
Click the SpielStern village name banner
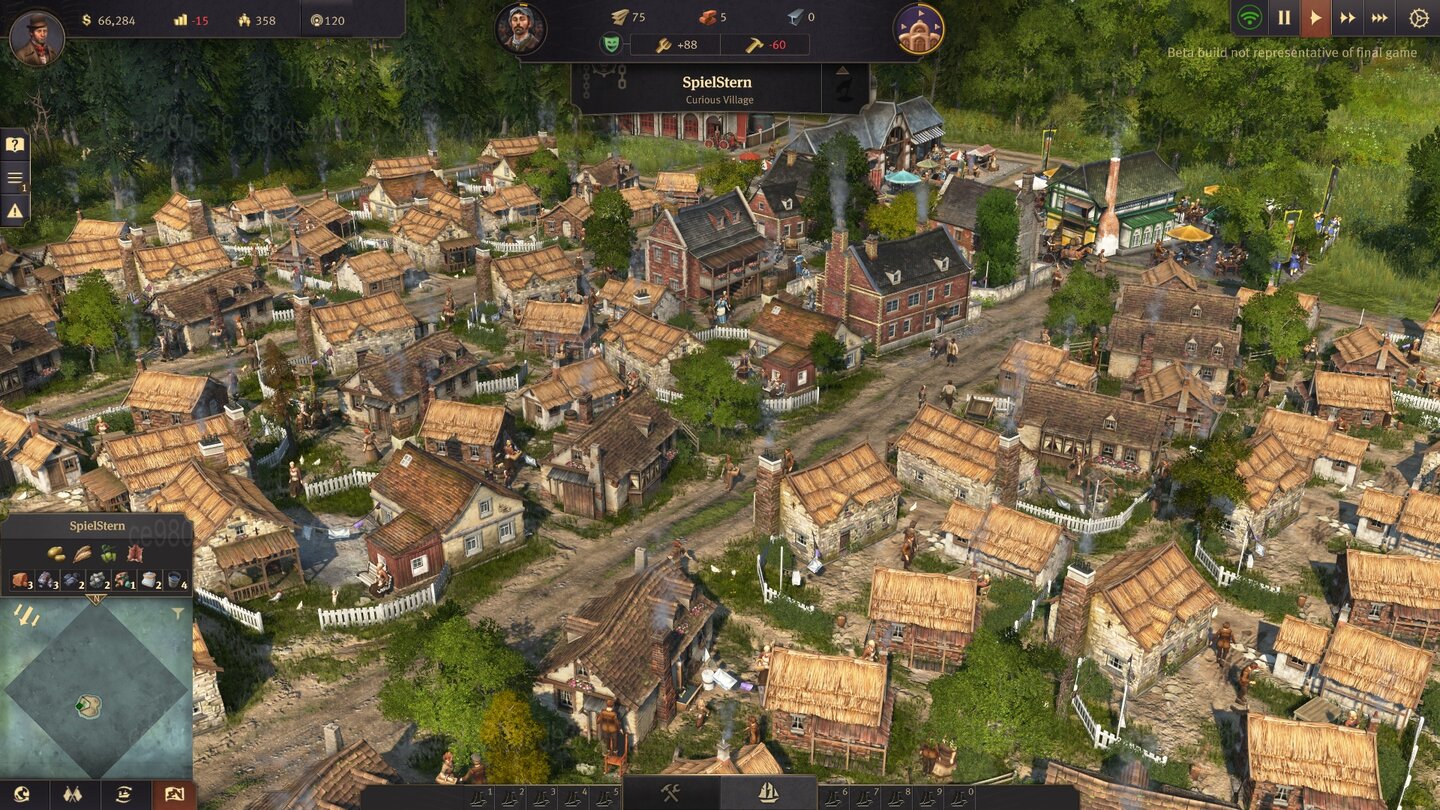(x=716, y=84)
